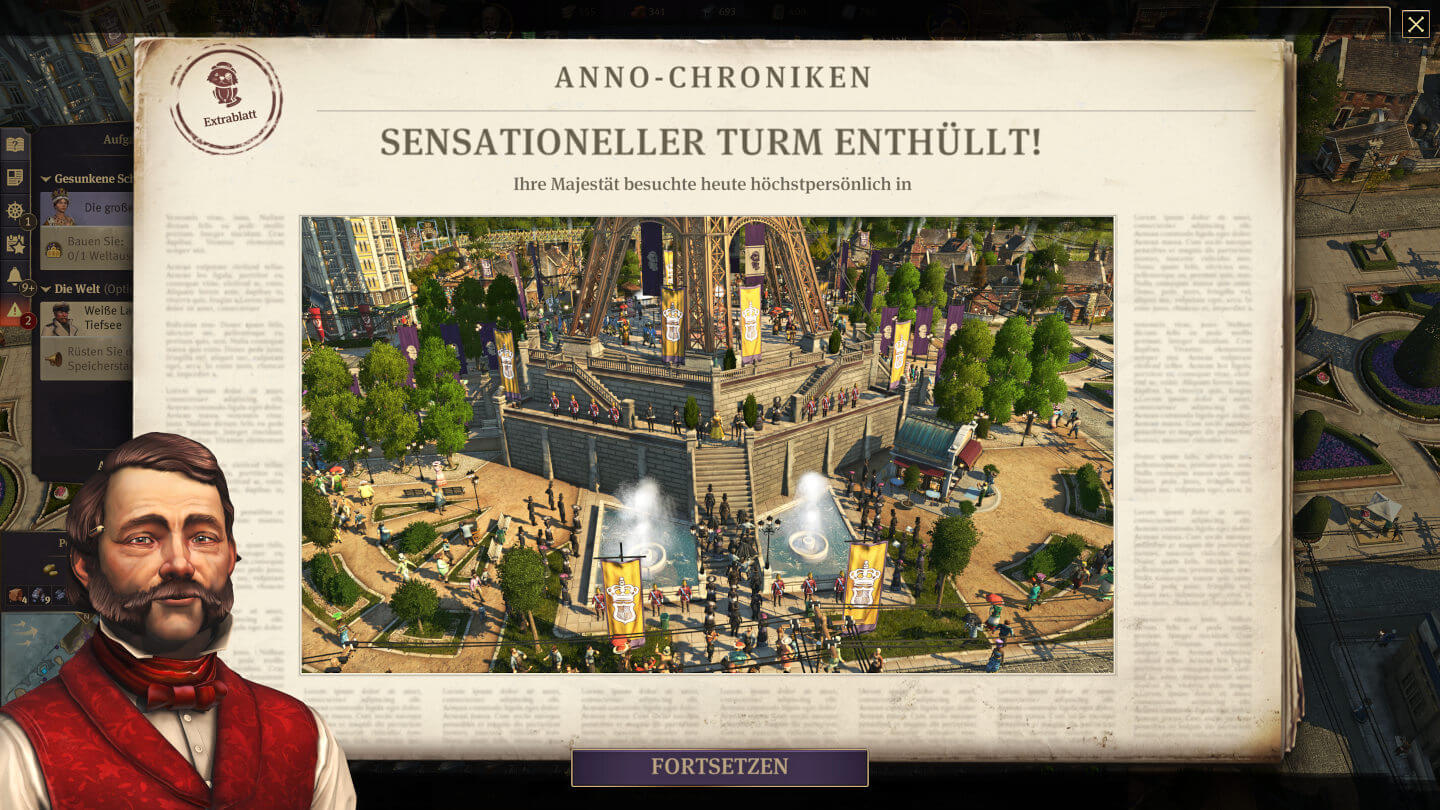Collapse the Die Welt quest group
The height and width of the screenshot is (810, 1440).
[x=46, y=289]
